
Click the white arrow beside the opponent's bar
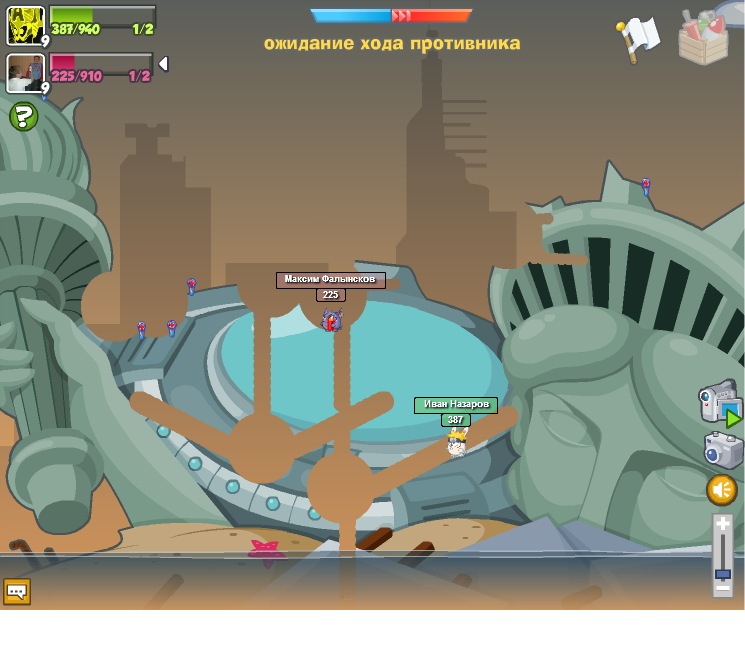coord(163,64)
